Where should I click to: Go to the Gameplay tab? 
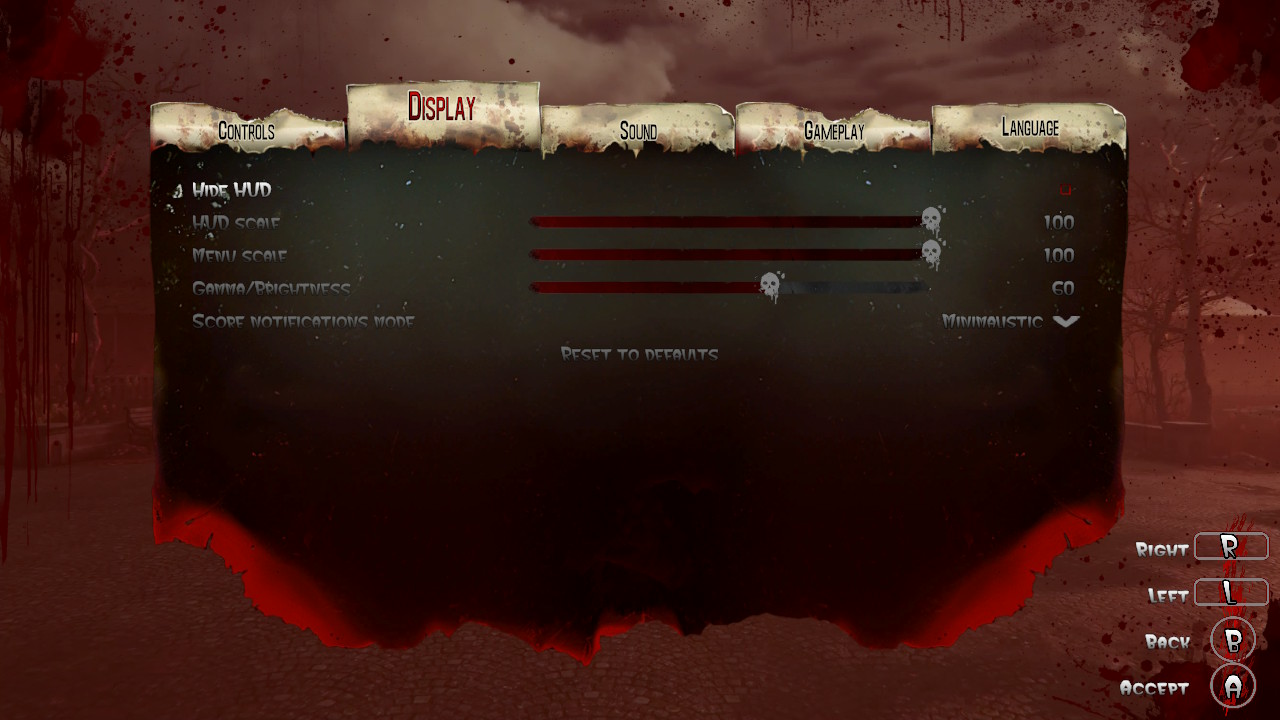[834, 131]
